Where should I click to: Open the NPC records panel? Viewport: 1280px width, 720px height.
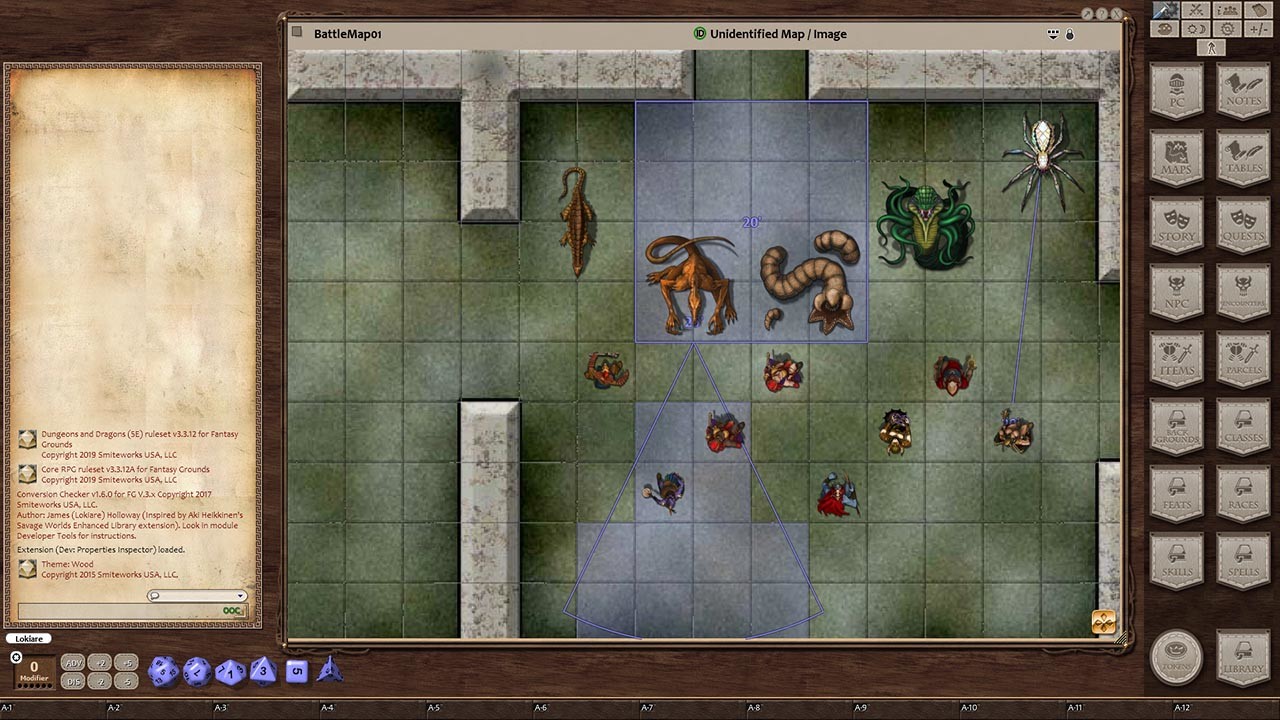coord(1177,292)
